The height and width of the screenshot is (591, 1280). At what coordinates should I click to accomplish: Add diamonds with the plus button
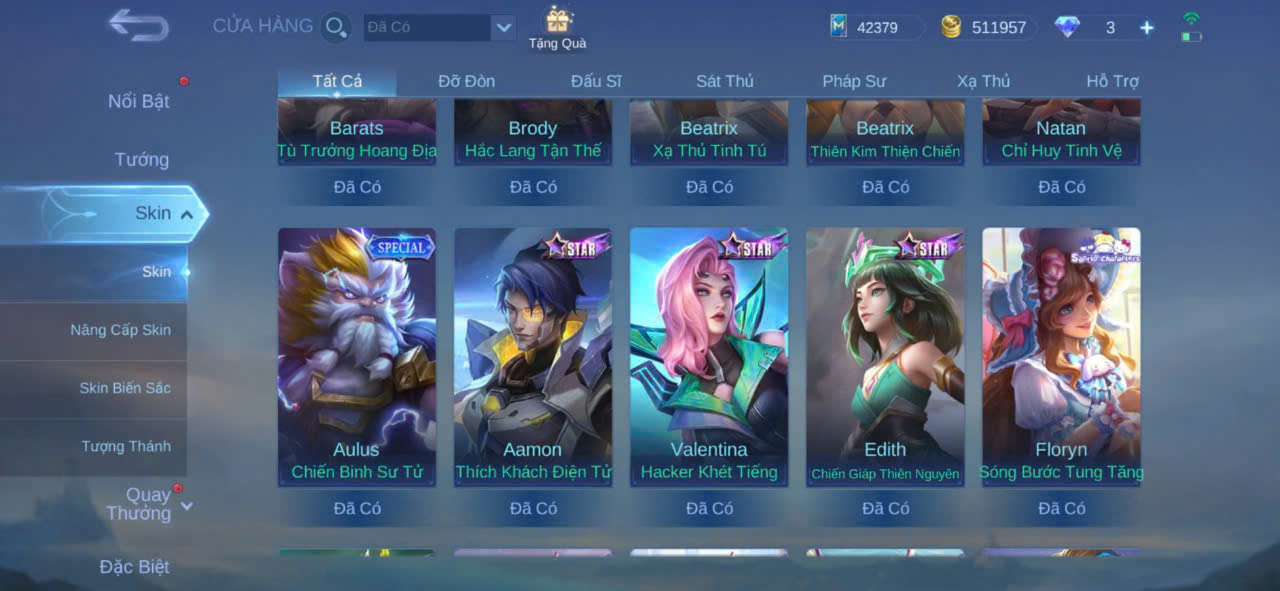[1147, 28]
